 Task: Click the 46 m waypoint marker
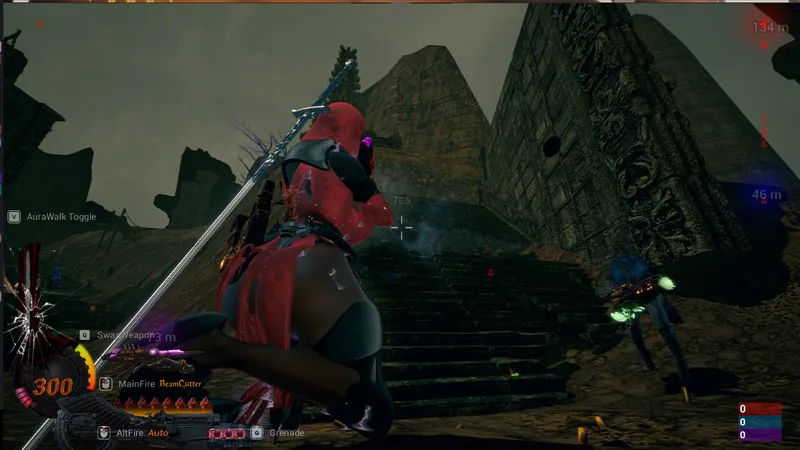[x=767, y=195]
